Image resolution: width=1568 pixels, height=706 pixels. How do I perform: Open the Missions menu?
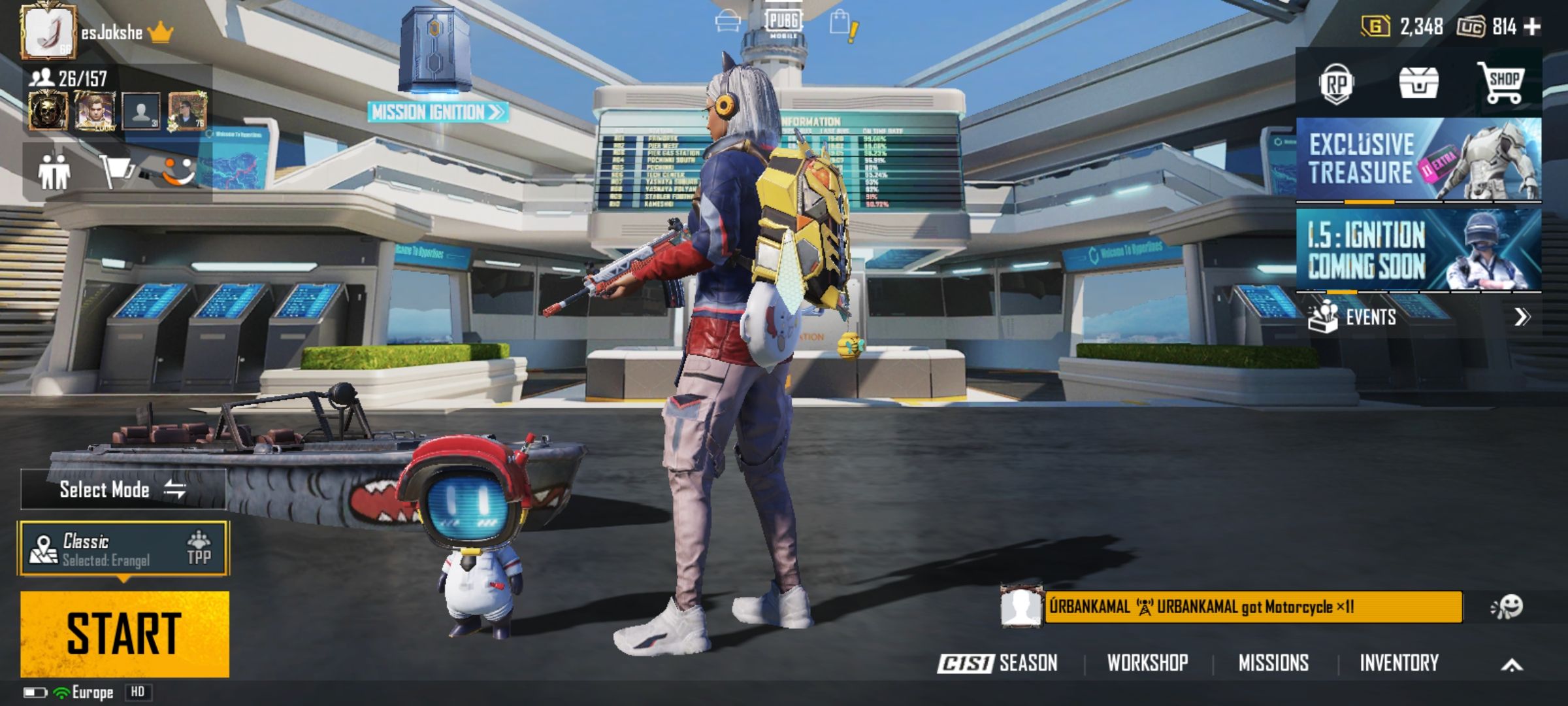[1273, 663]
